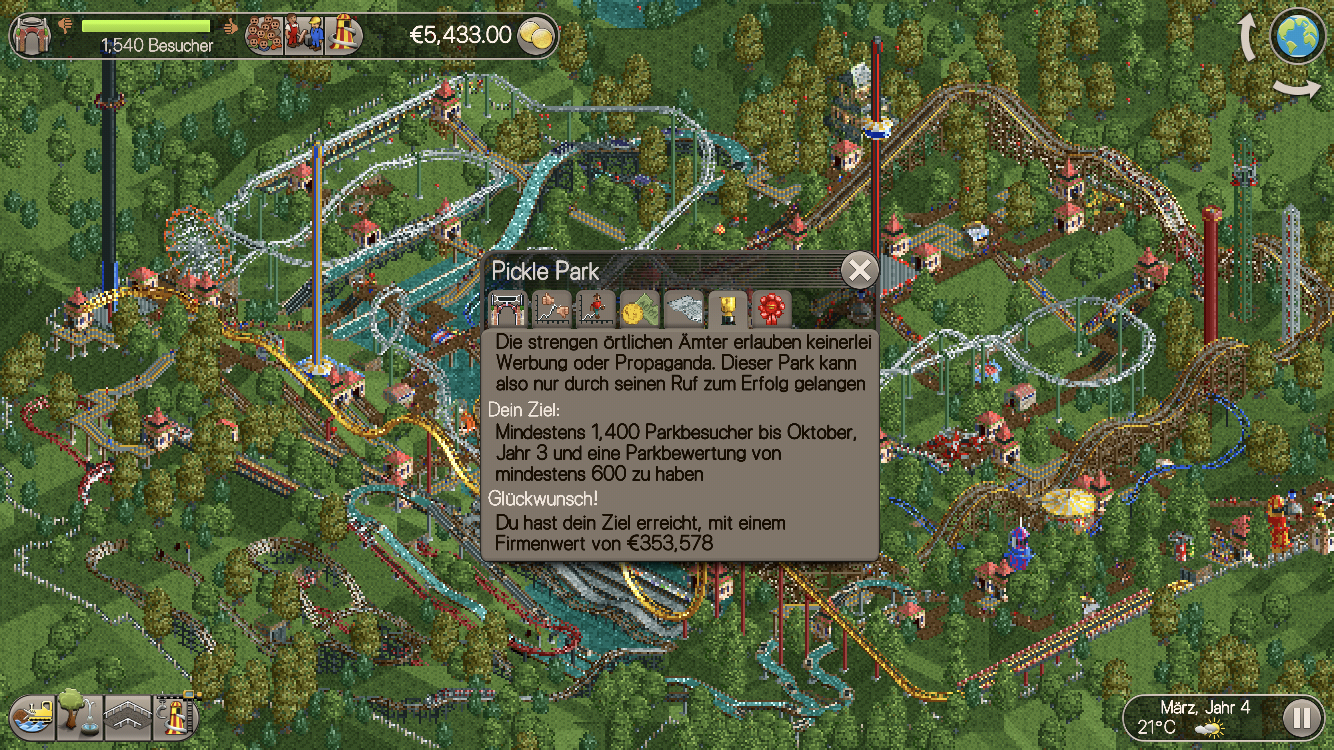Open the tree and fountain scenery tool

79,715
